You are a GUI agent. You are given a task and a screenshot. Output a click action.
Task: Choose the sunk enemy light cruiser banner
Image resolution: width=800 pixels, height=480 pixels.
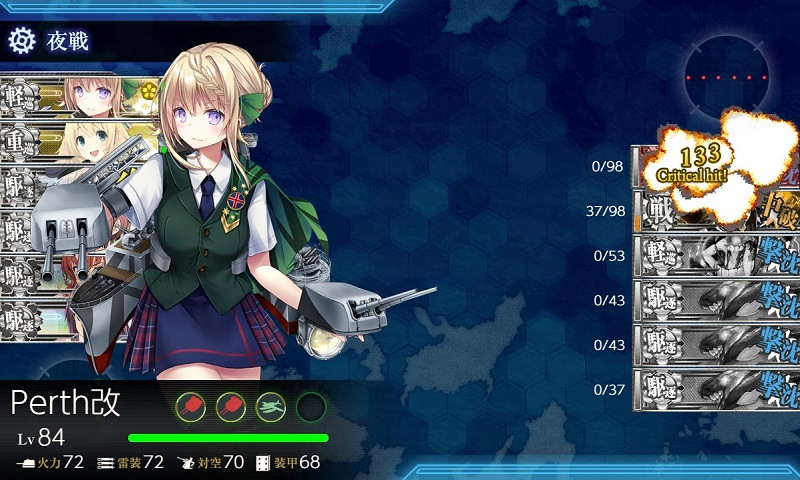[x=715, y=255]
